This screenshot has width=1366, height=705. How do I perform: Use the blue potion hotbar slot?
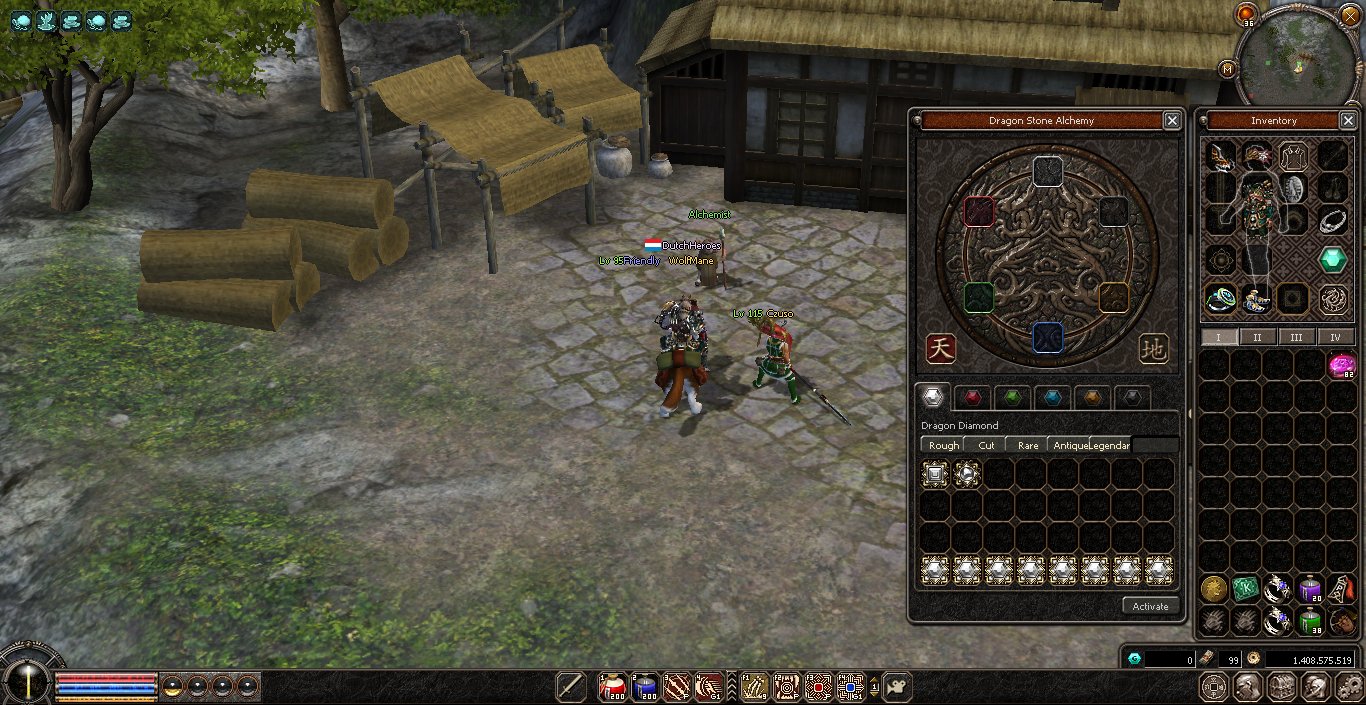coord(645,687)
